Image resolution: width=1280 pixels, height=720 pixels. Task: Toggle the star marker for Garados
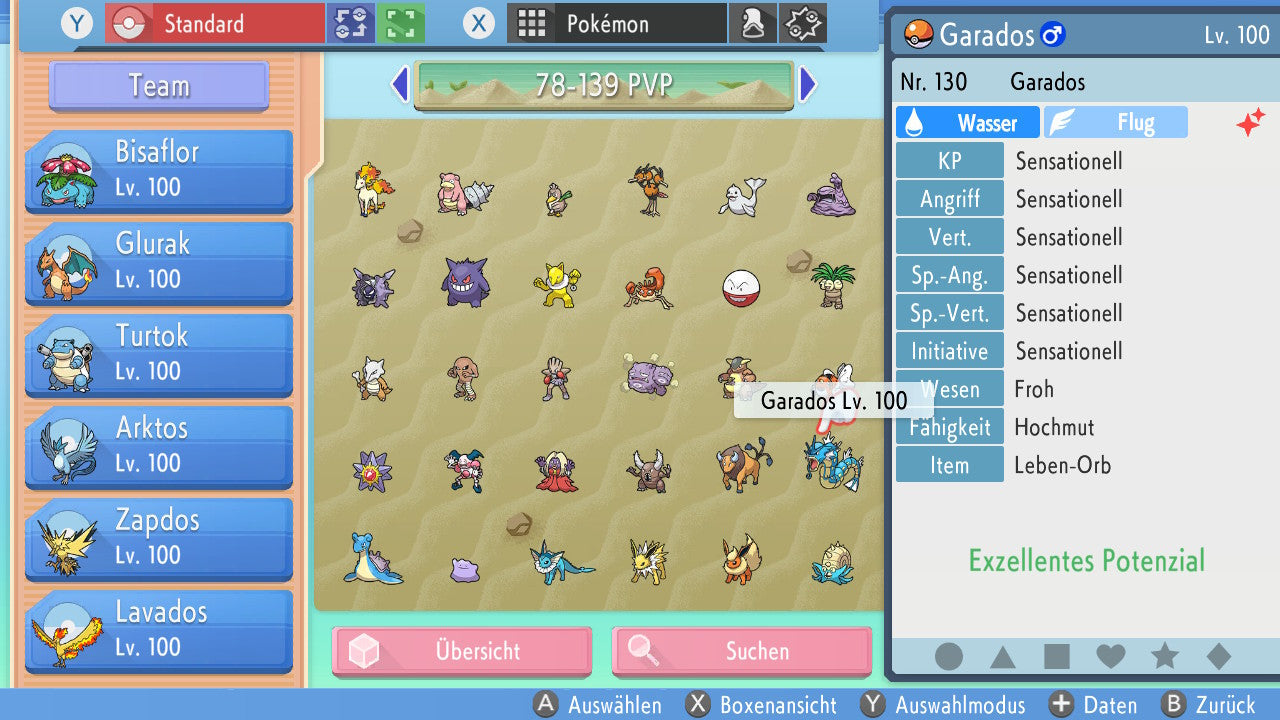[1164, 657]
